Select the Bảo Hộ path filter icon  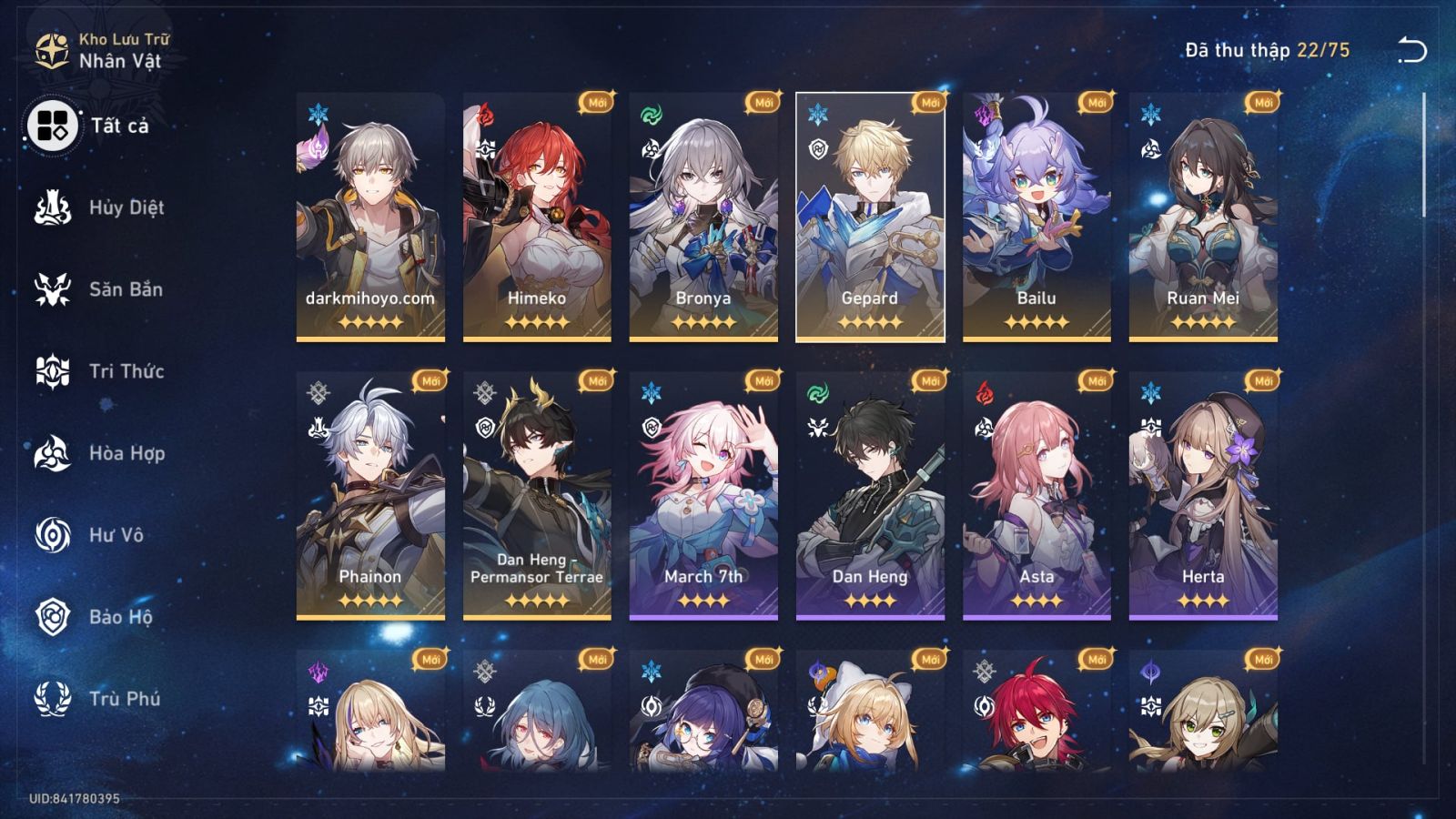coord(52,618)
